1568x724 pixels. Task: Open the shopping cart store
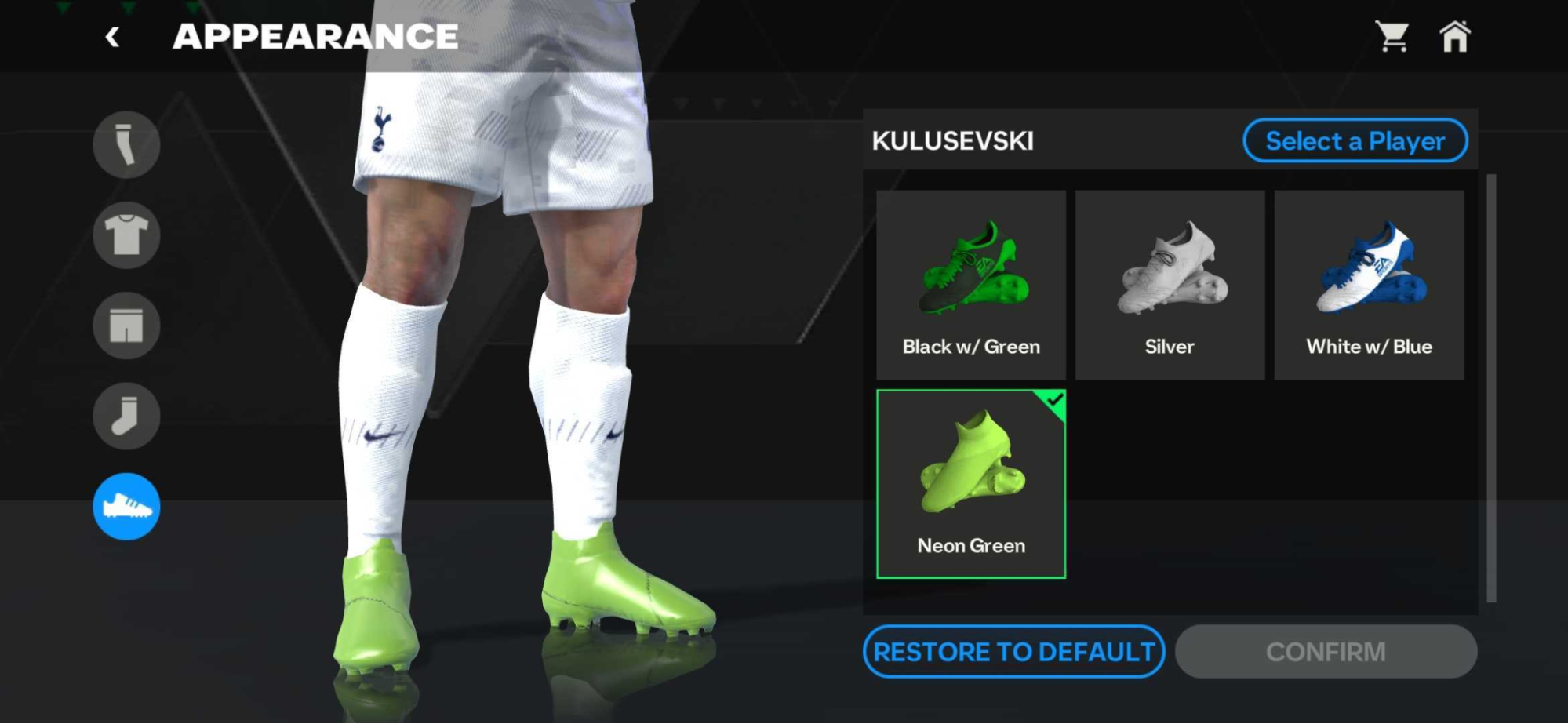coord(1392,37)
